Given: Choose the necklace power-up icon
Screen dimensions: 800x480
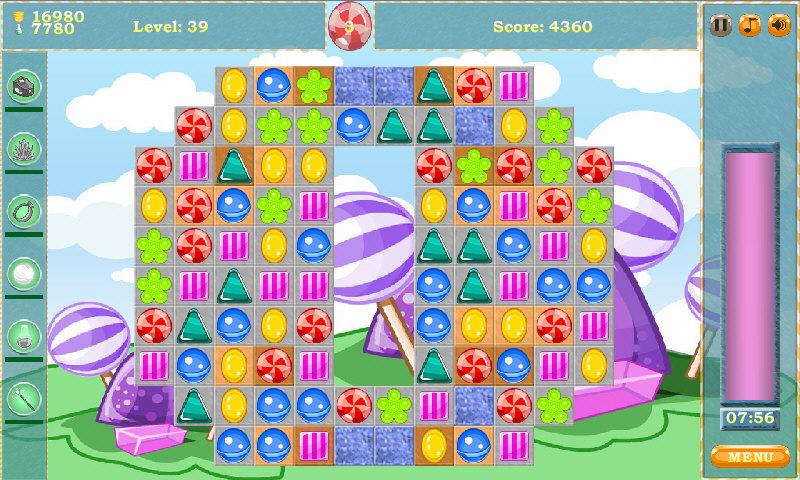Looking at the screenshot, I should pos(22,211).
